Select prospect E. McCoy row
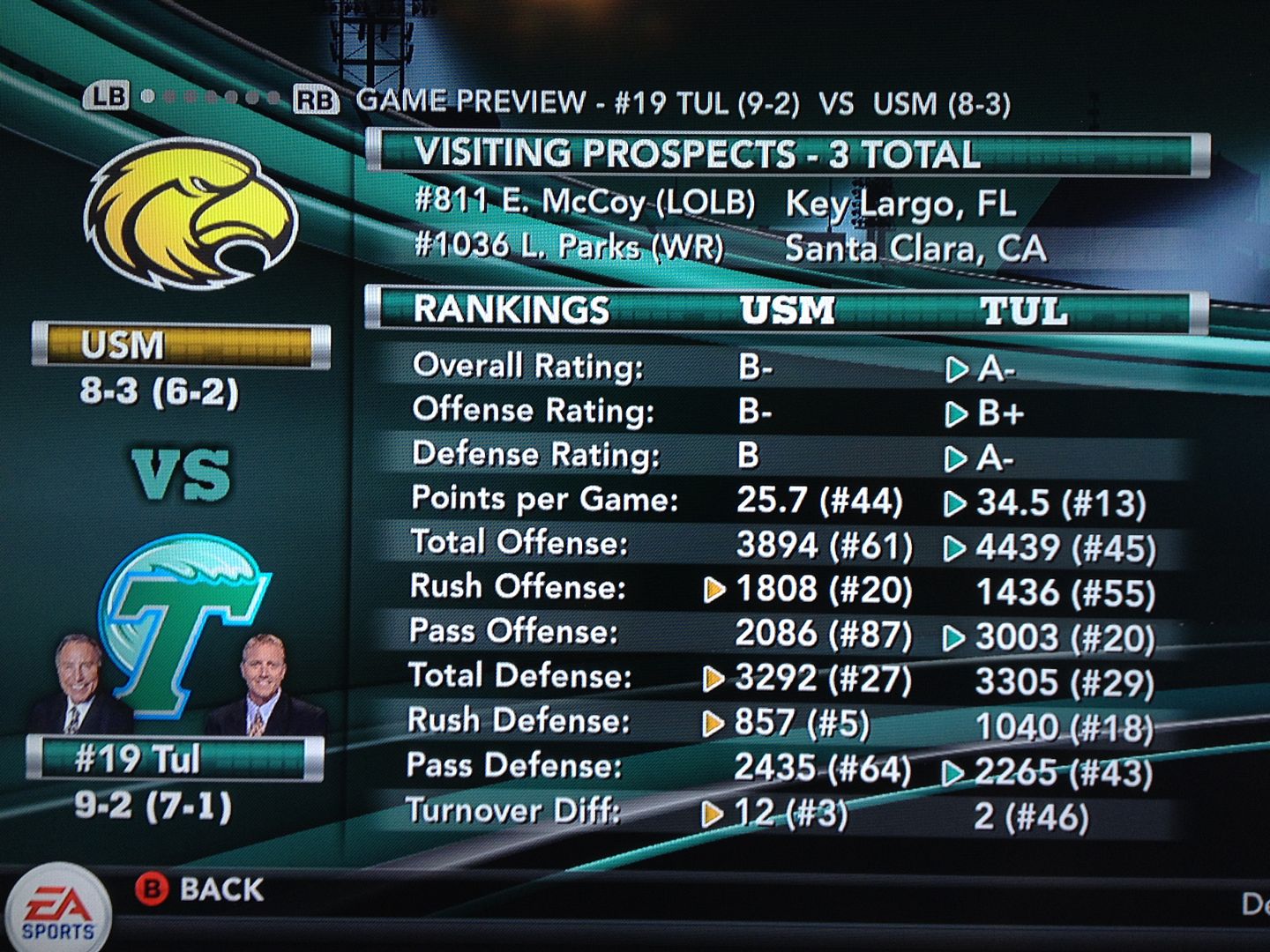Image resolution: width=1270 pixels, height=952 pixels. click(714, 204)
